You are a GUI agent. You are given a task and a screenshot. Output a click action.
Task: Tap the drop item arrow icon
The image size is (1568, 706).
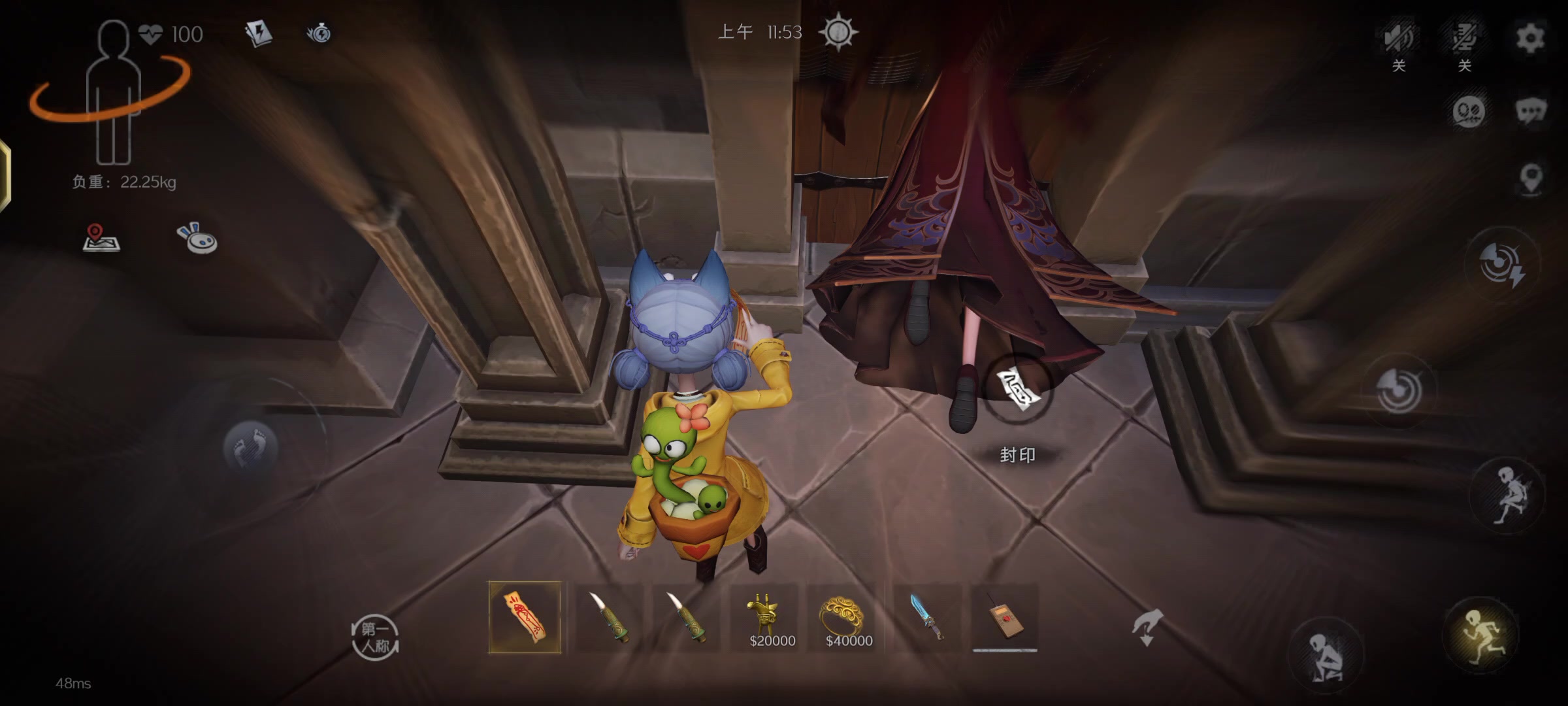pos(1148,626)
